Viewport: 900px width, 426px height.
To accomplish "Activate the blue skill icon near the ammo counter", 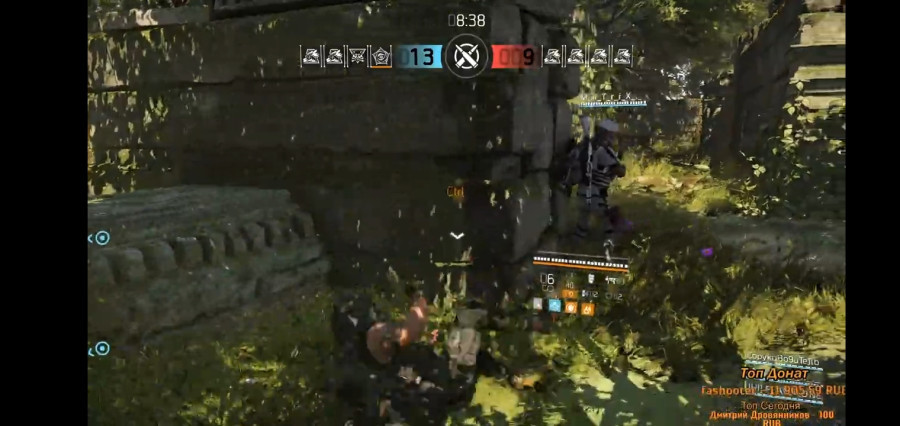I will (555, 308).
